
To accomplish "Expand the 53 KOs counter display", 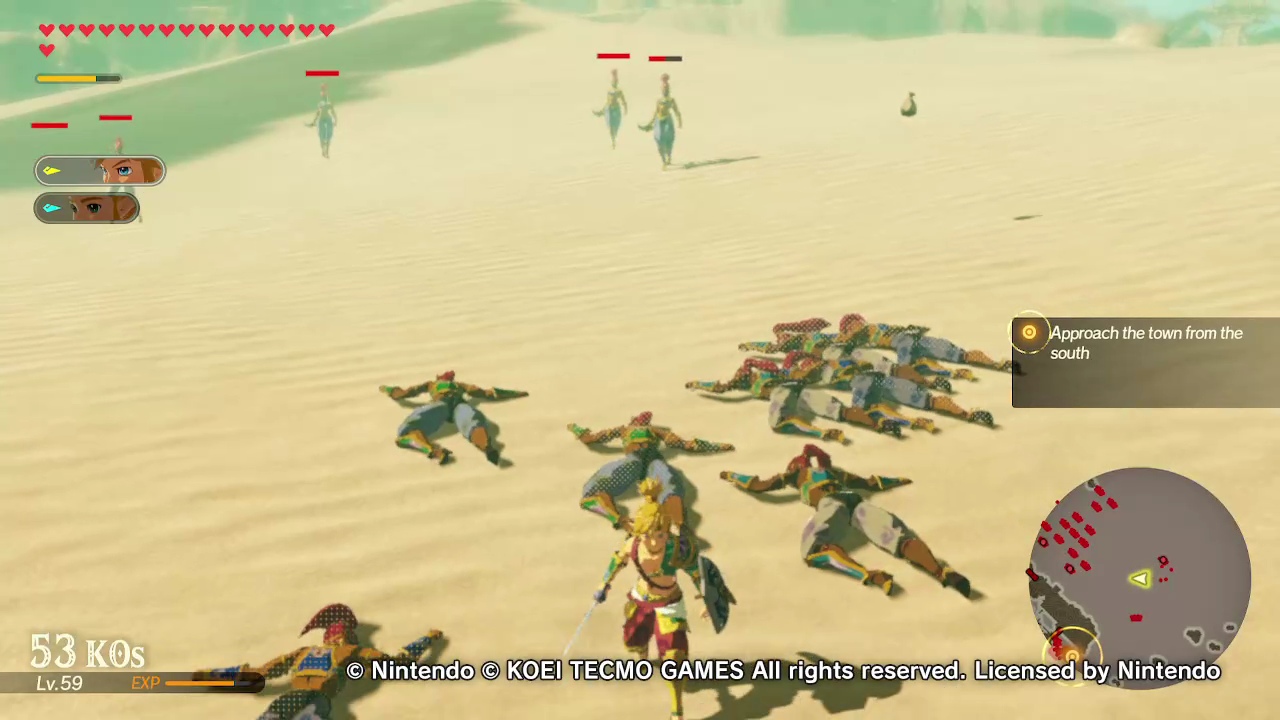I will coord(86,652).
